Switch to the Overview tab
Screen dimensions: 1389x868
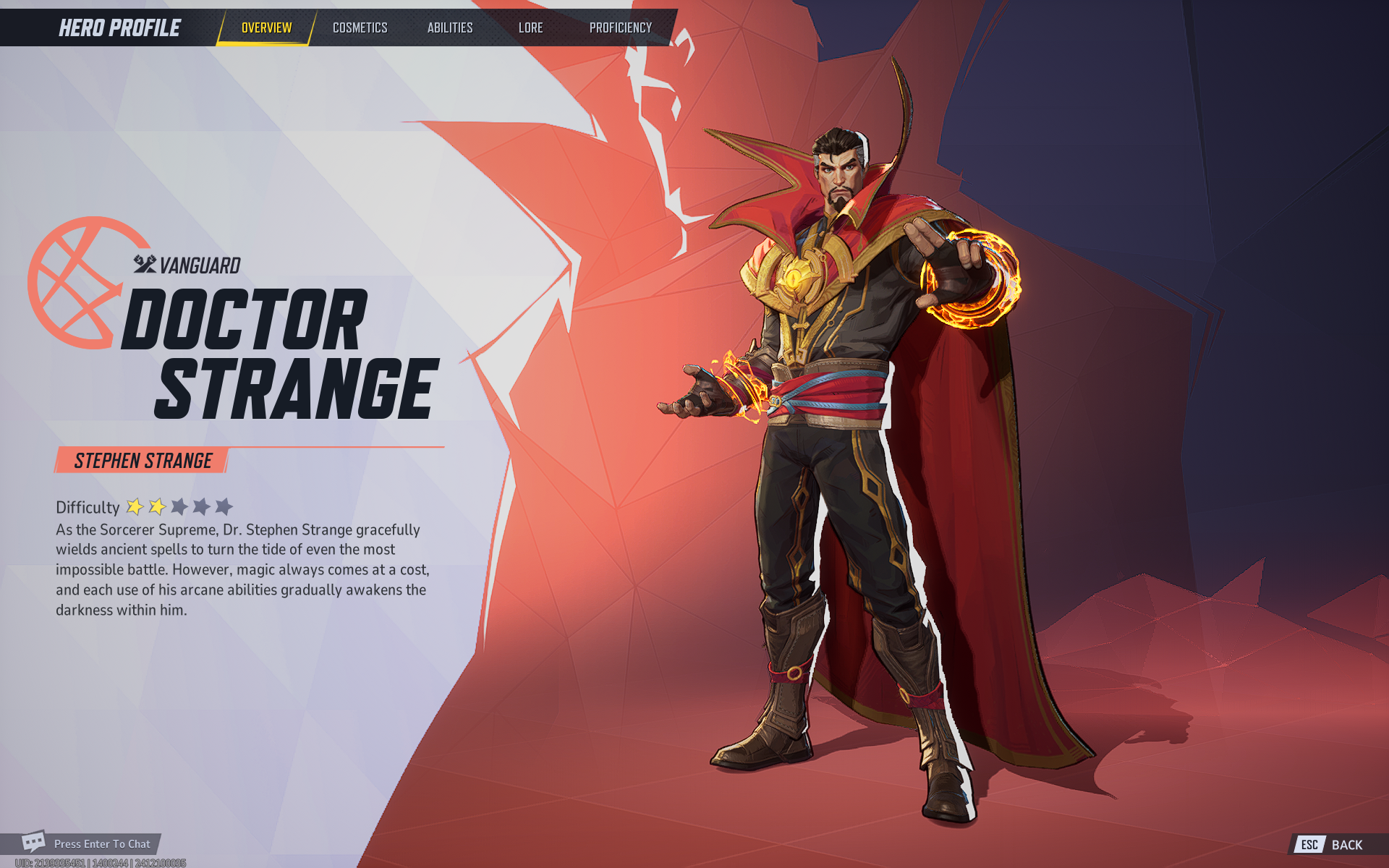pyautogui.click(x=266, y=28)
